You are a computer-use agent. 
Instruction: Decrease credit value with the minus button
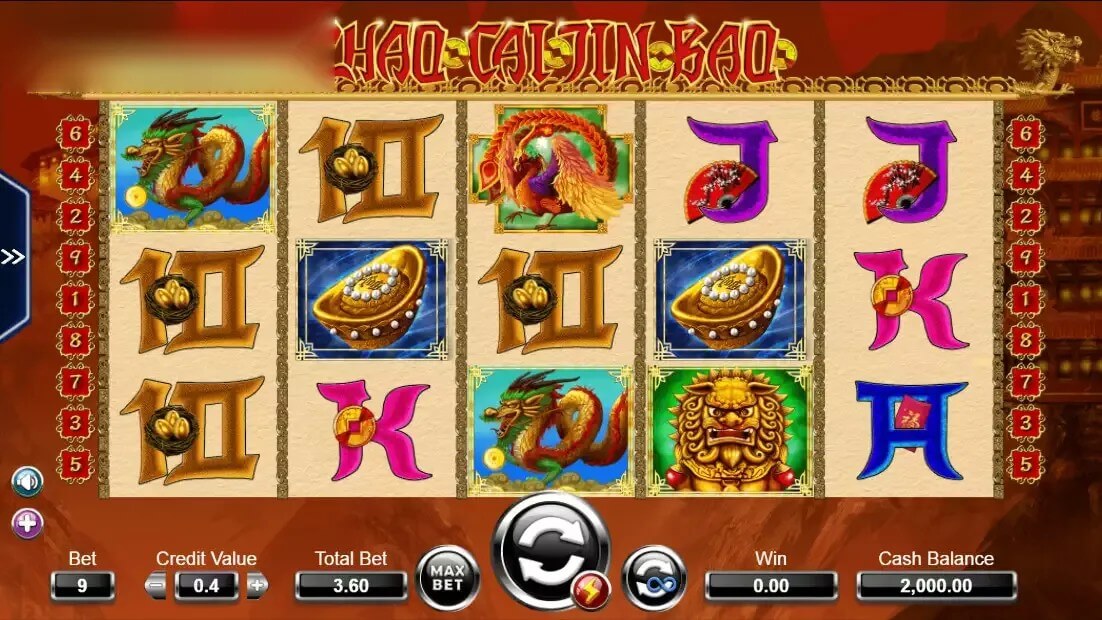[x=156, y=586]
